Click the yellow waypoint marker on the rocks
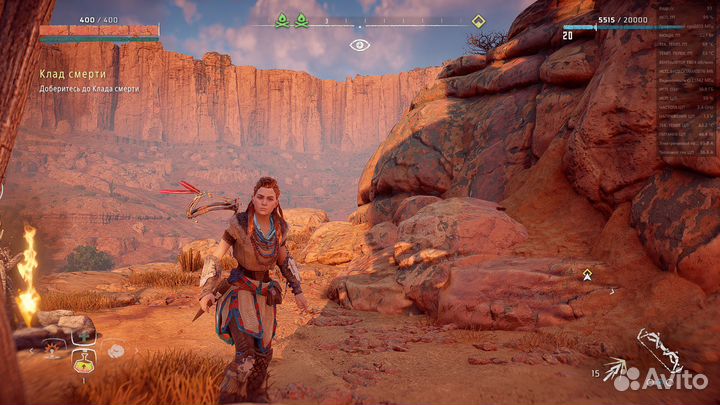Viewport: 720px width, 405px height. click(587, 274)
